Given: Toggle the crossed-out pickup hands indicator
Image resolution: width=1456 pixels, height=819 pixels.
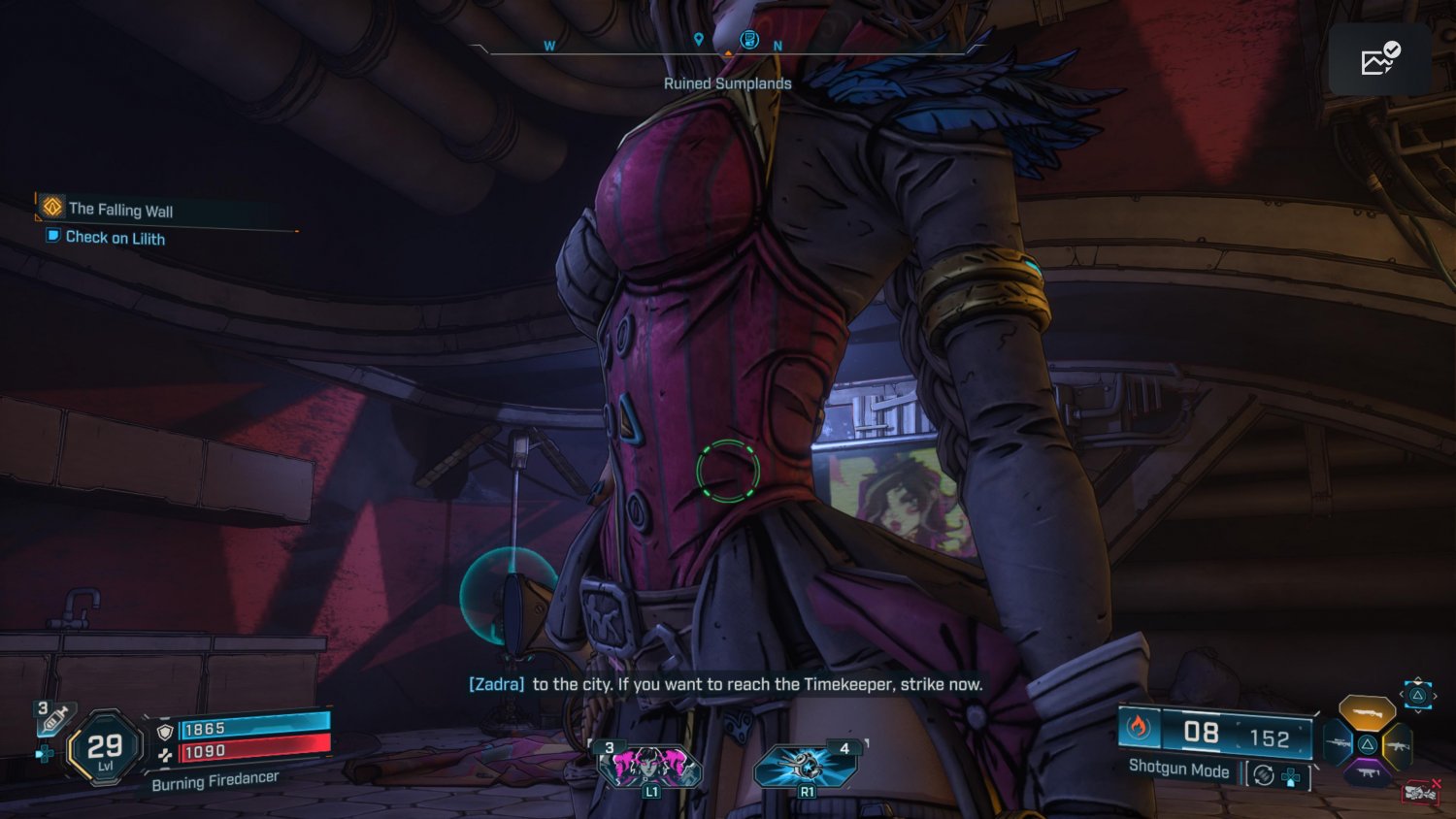Looking at the screenshot, I should 1420,793.
